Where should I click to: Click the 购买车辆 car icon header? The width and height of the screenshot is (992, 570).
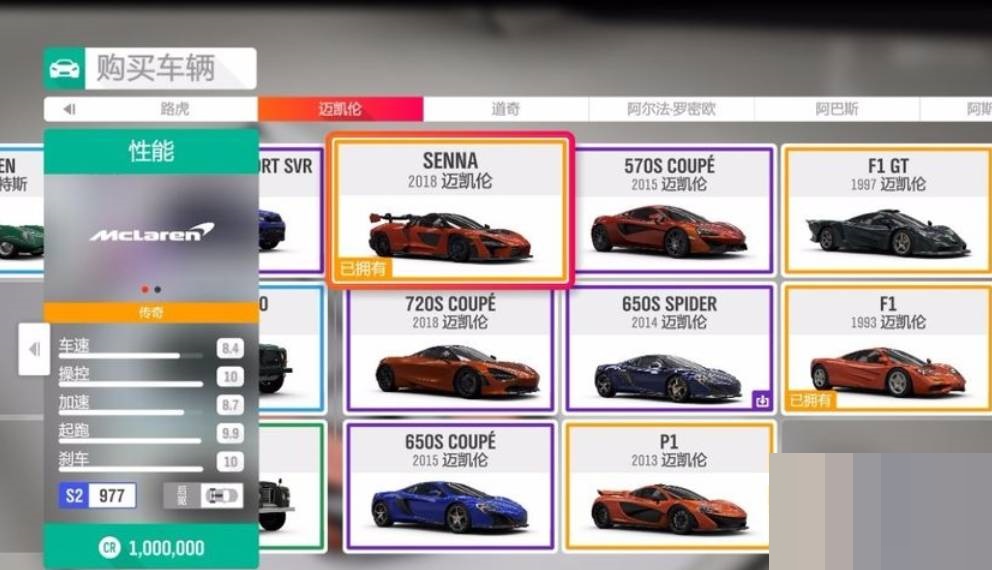coord(64,69)
